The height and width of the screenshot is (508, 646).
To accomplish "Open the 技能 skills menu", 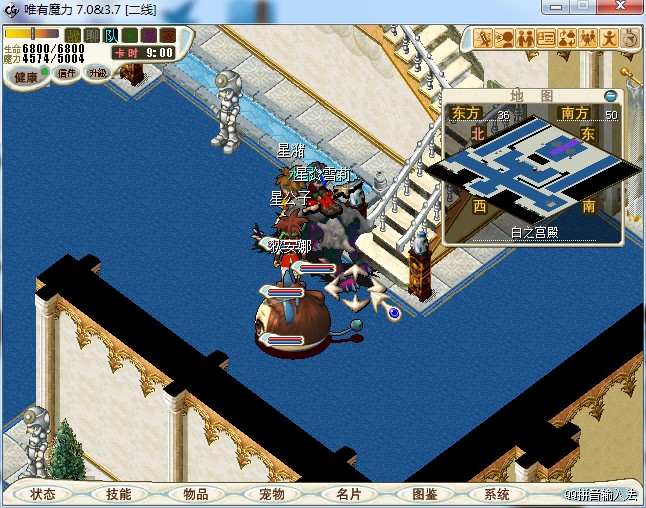I will click(x=118, y=494).
